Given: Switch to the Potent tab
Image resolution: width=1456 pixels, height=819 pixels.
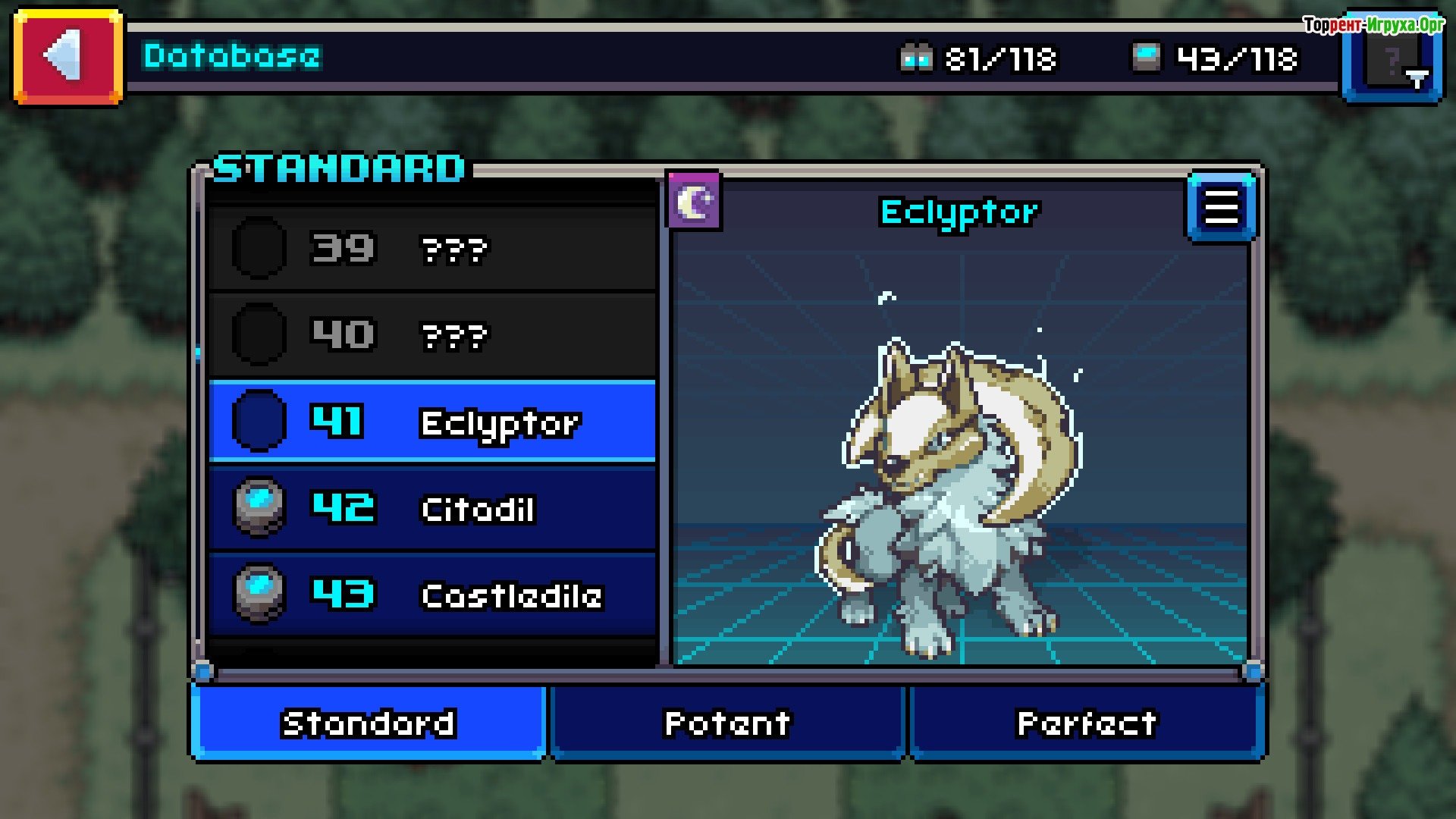Looking at the screenshot, I should point(727,723).
